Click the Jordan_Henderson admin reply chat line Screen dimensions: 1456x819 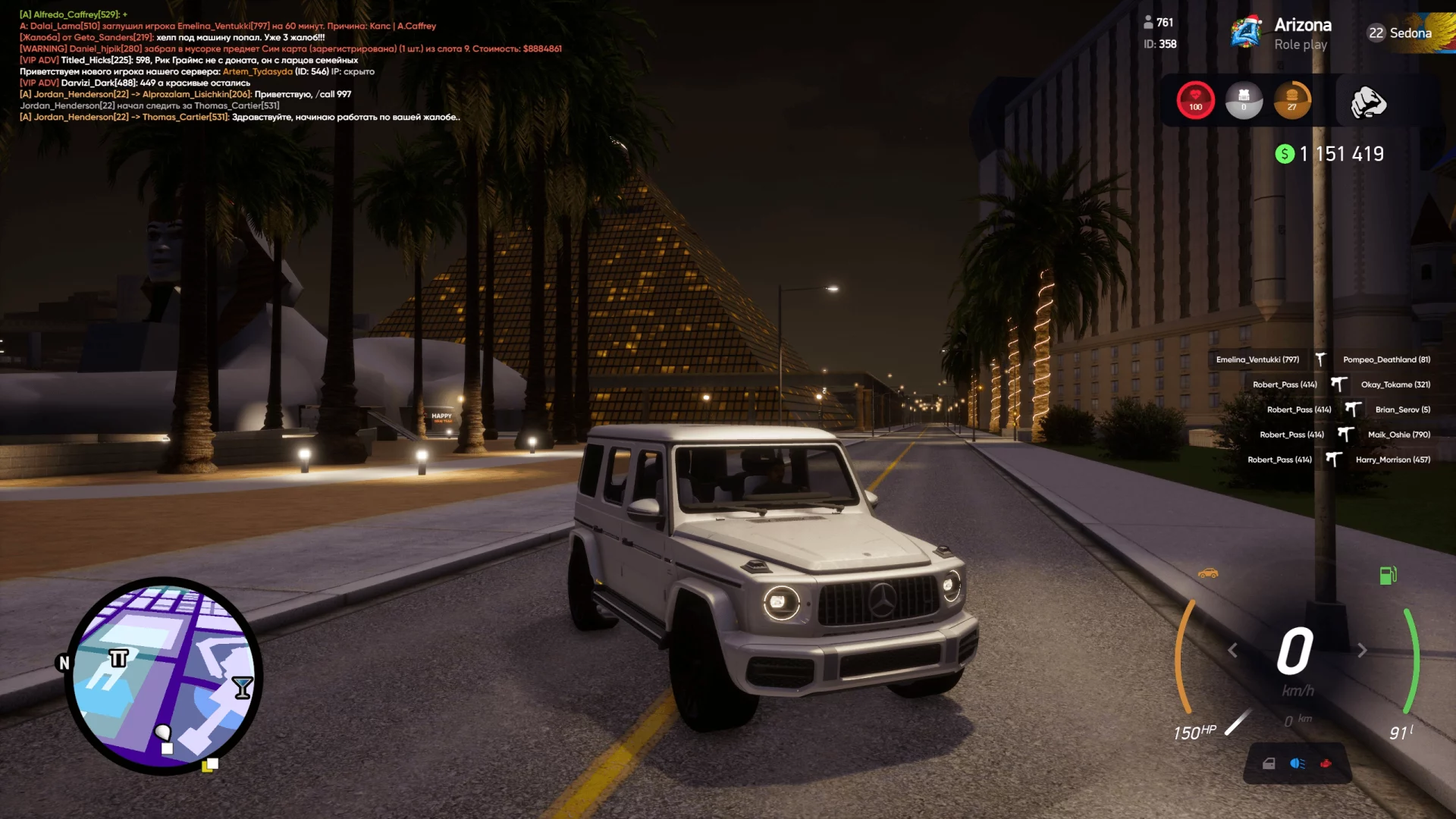(x=240, y=118)
